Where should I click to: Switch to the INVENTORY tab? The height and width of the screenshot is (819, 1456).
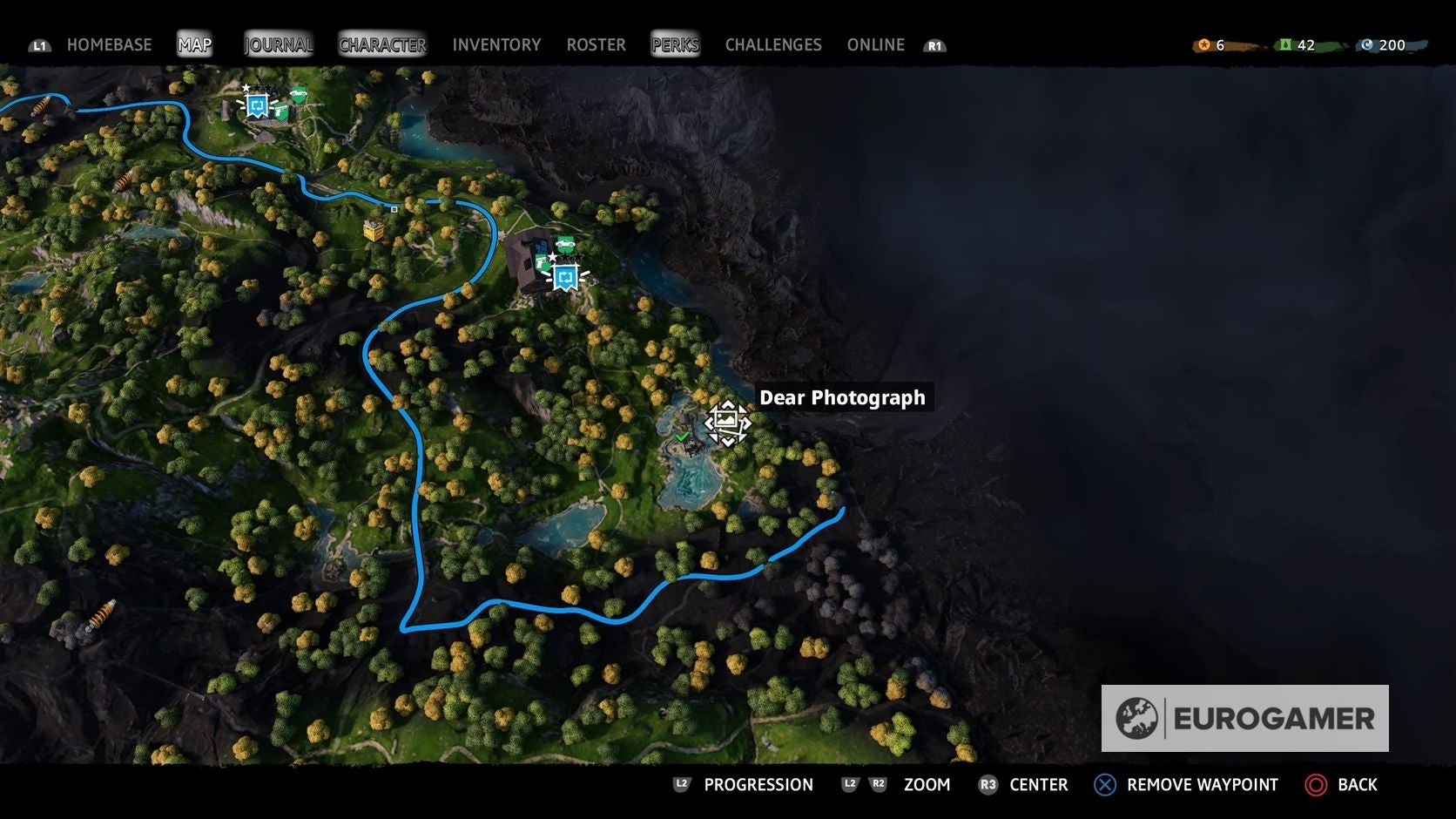pyautogui.click(x=496, y=44)
